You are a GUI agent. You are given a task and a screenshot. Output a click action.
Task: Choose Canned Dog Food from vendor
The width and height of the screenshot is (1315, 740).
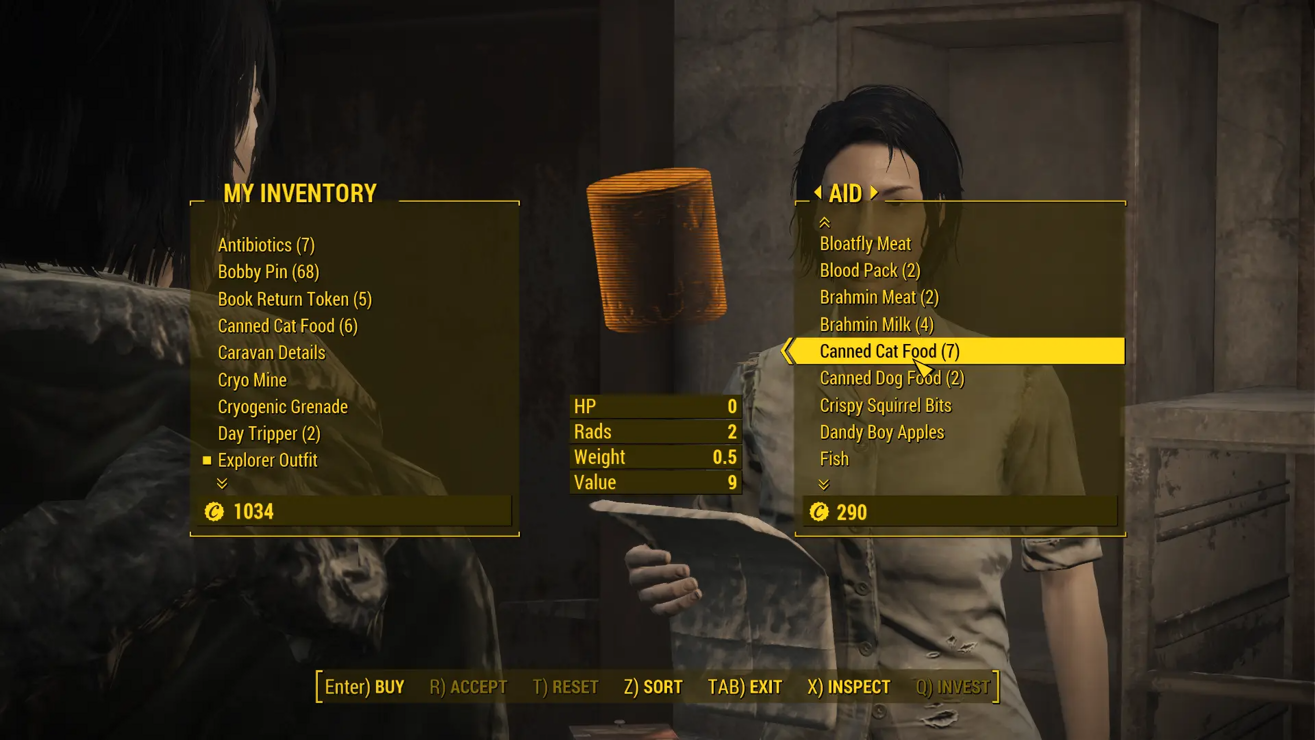click(891, 379)
